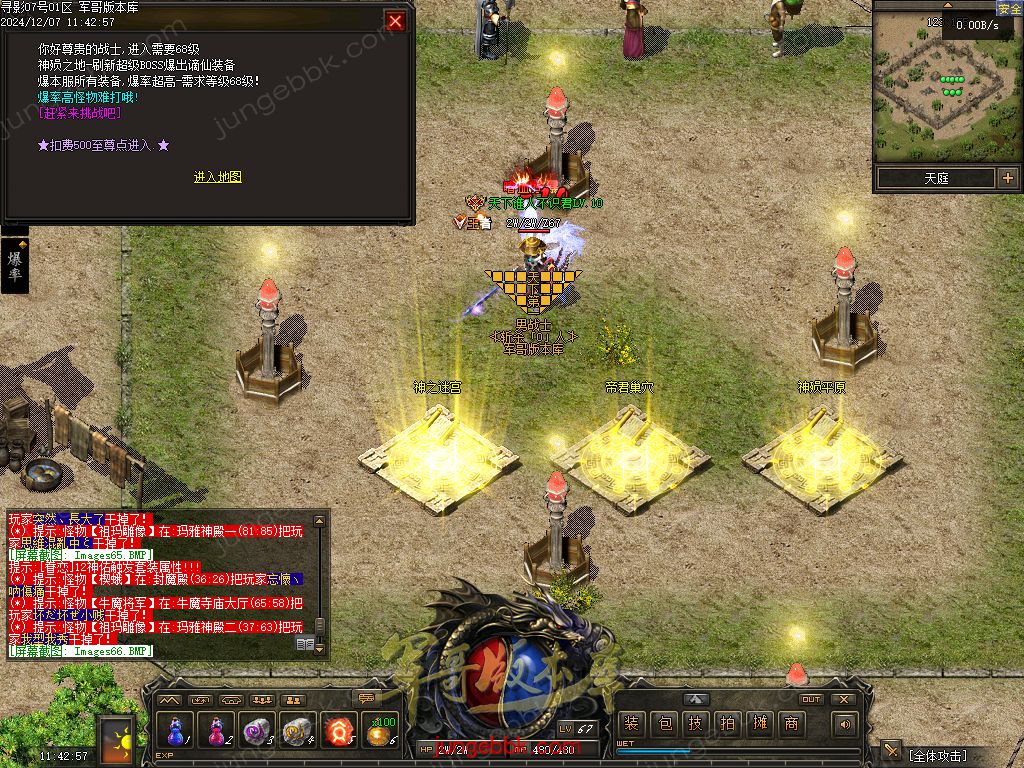Image resolution: width=1024 pixels, height=768 pixels.
Task: Click the OUT logout button
Action: 811,700
